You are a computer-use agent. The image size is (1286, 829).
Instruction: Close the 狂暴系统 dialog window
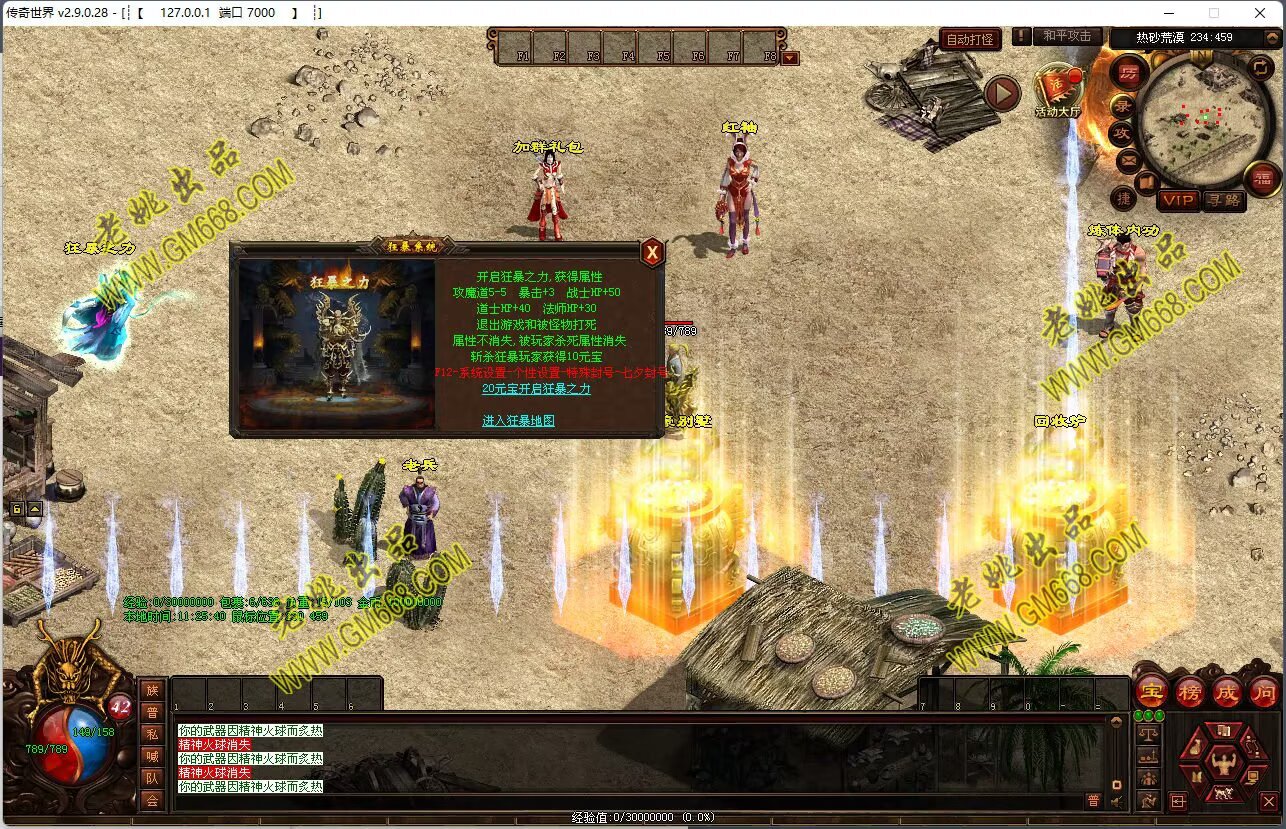coord(652,253)
